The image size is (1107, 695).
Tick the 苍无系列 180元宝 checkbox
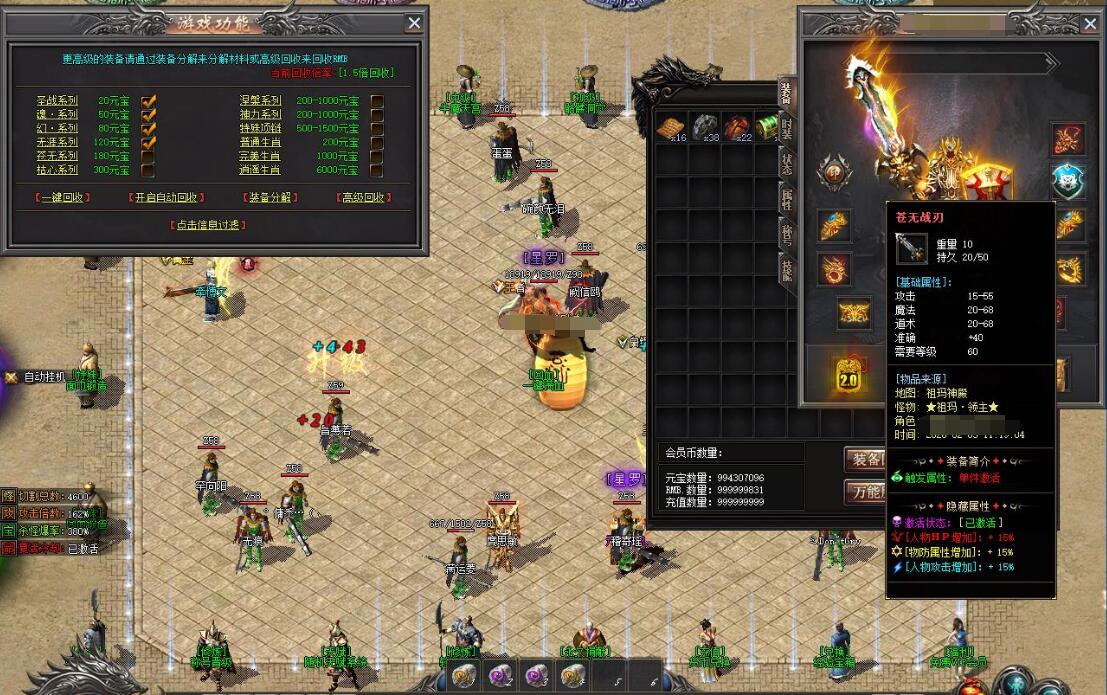(x=148, y=157)
